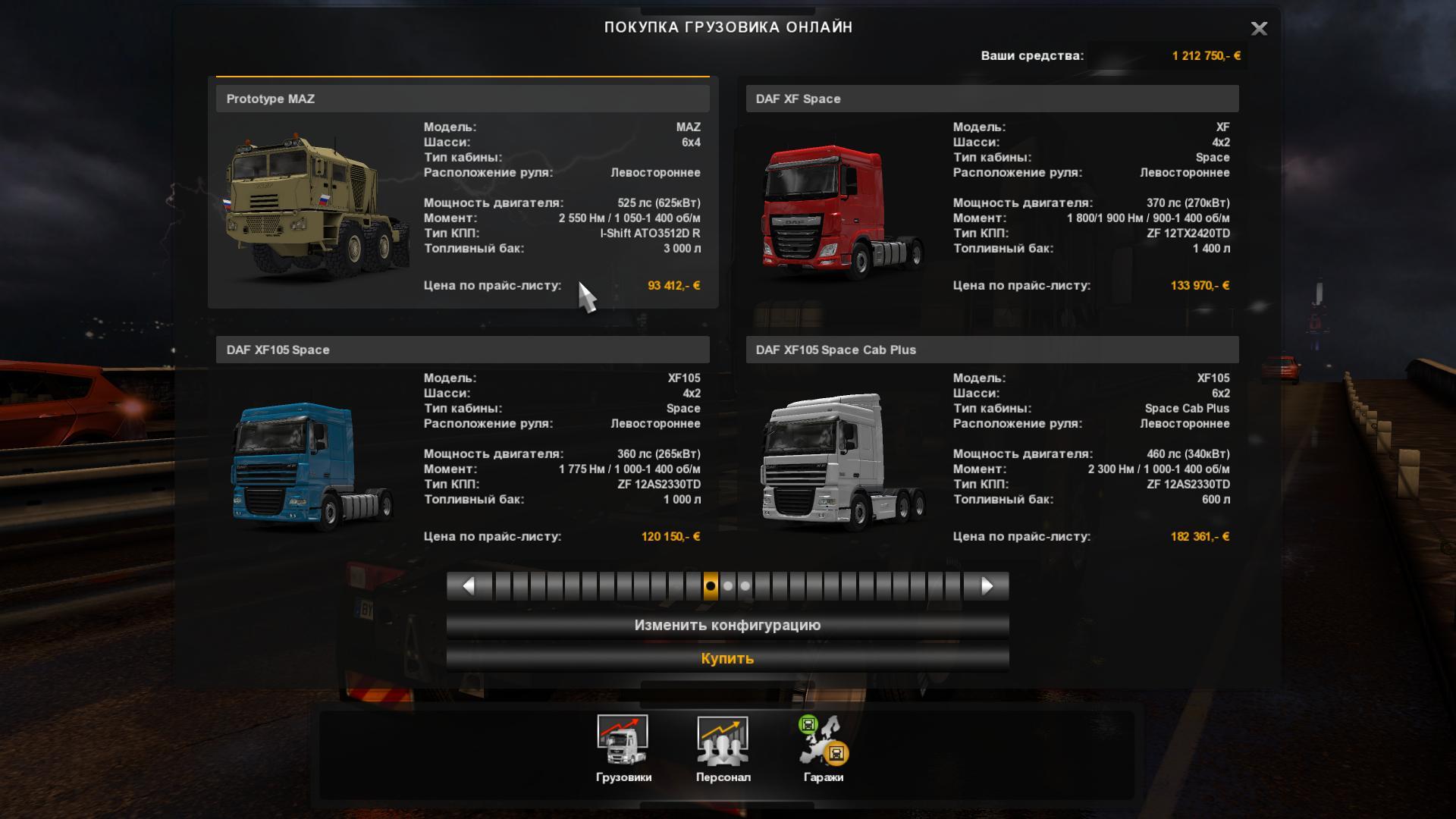Pick the blue DAF XF105 Space listing

463,447
